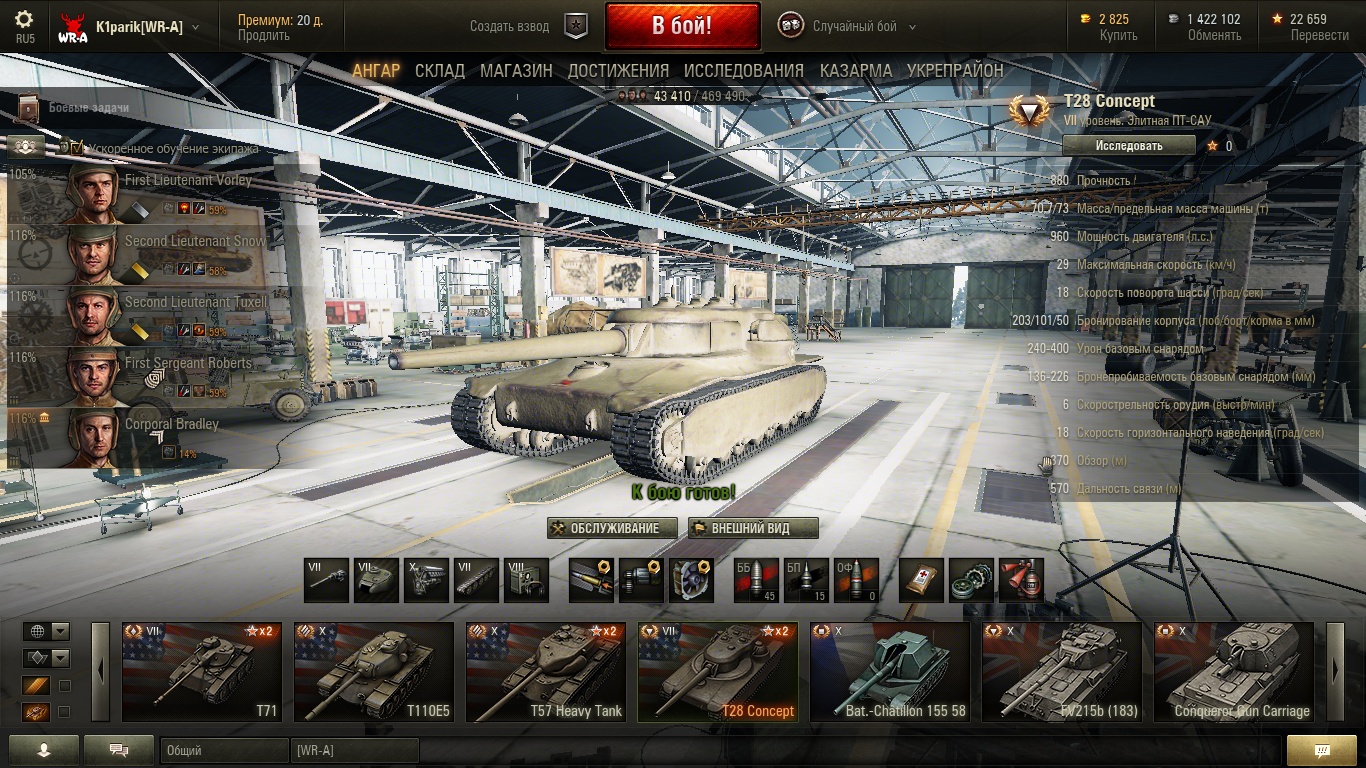Screen dimensions: 1366x768
Task: Select the Conqueror Gun Carriage tank
Action: (x=1234, y=672)
